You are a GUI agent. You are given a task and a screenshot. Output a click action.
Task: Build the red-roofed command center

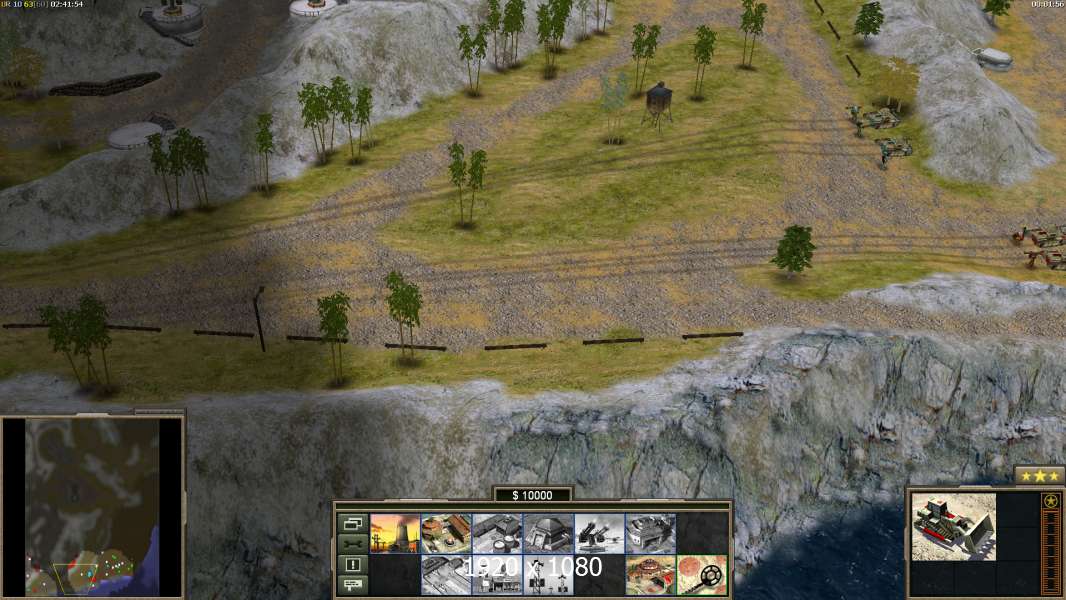650,575
